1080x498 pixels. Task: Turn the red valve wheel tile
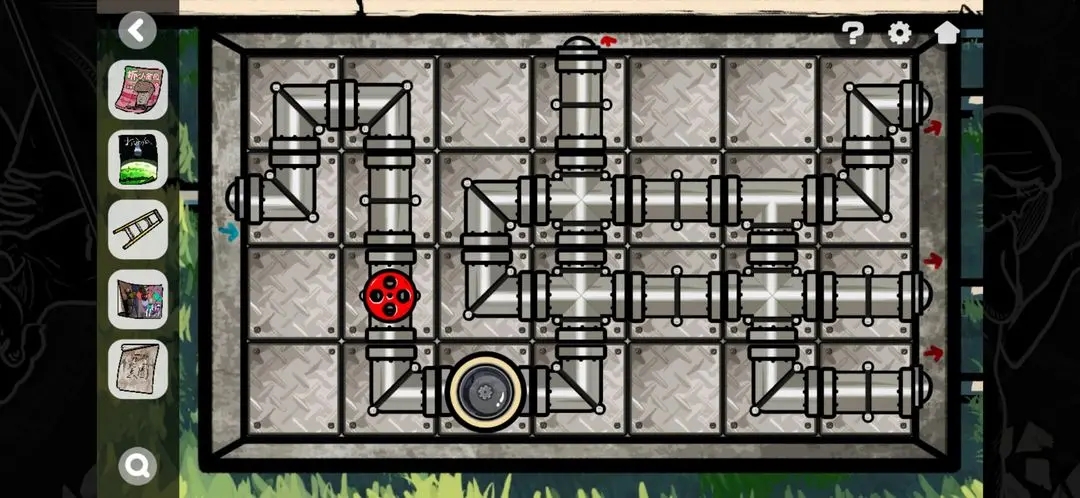390,295
